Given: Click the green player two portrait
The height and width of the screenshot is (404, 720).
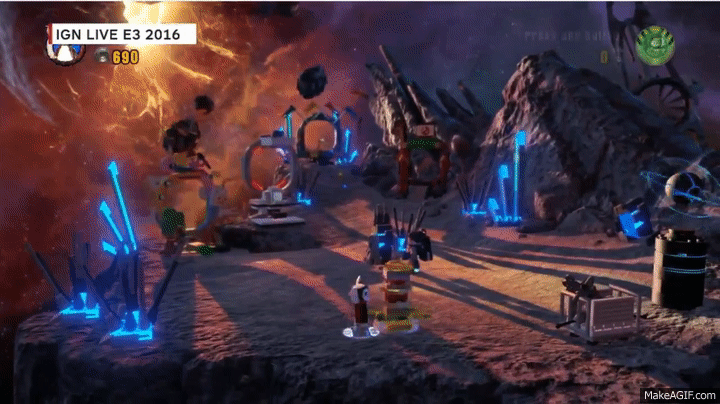Looking at the screenshot, I should tap(654, 45).
